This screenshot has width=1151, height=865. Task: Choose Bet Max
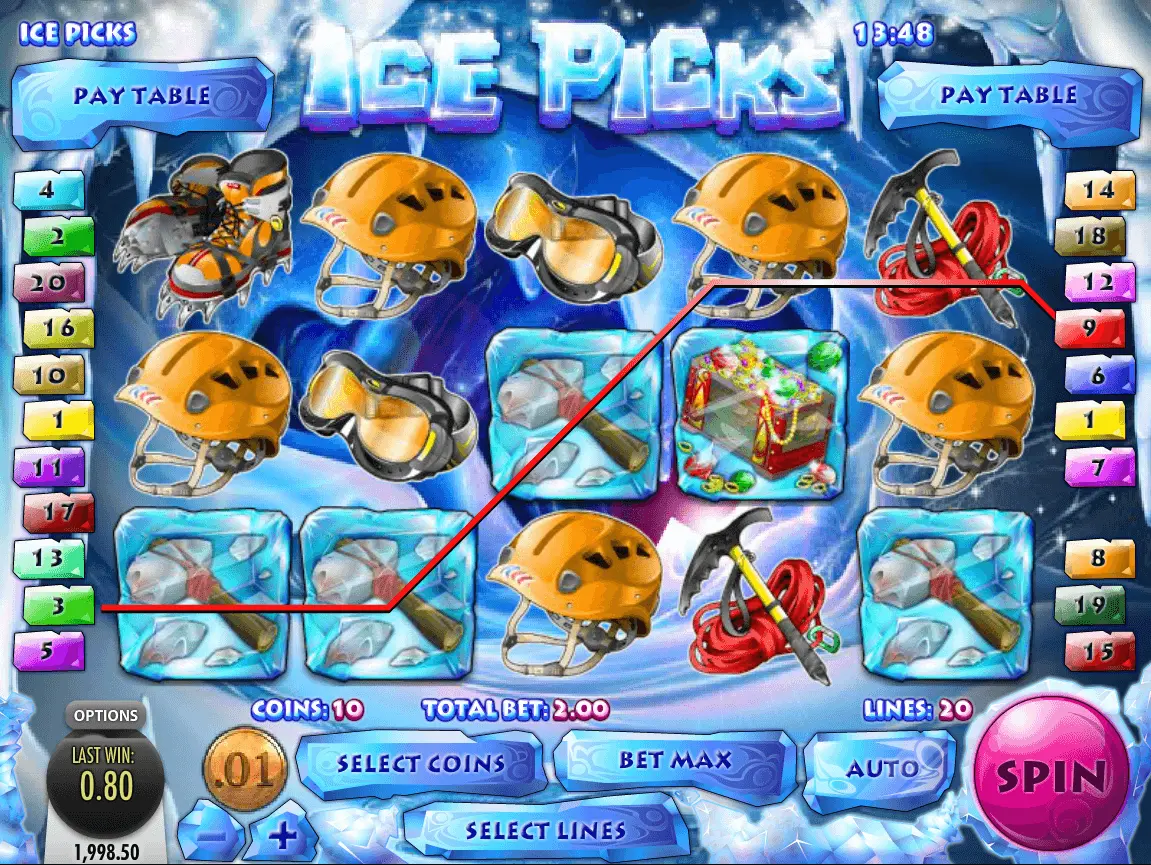click(x=674, y=761)
